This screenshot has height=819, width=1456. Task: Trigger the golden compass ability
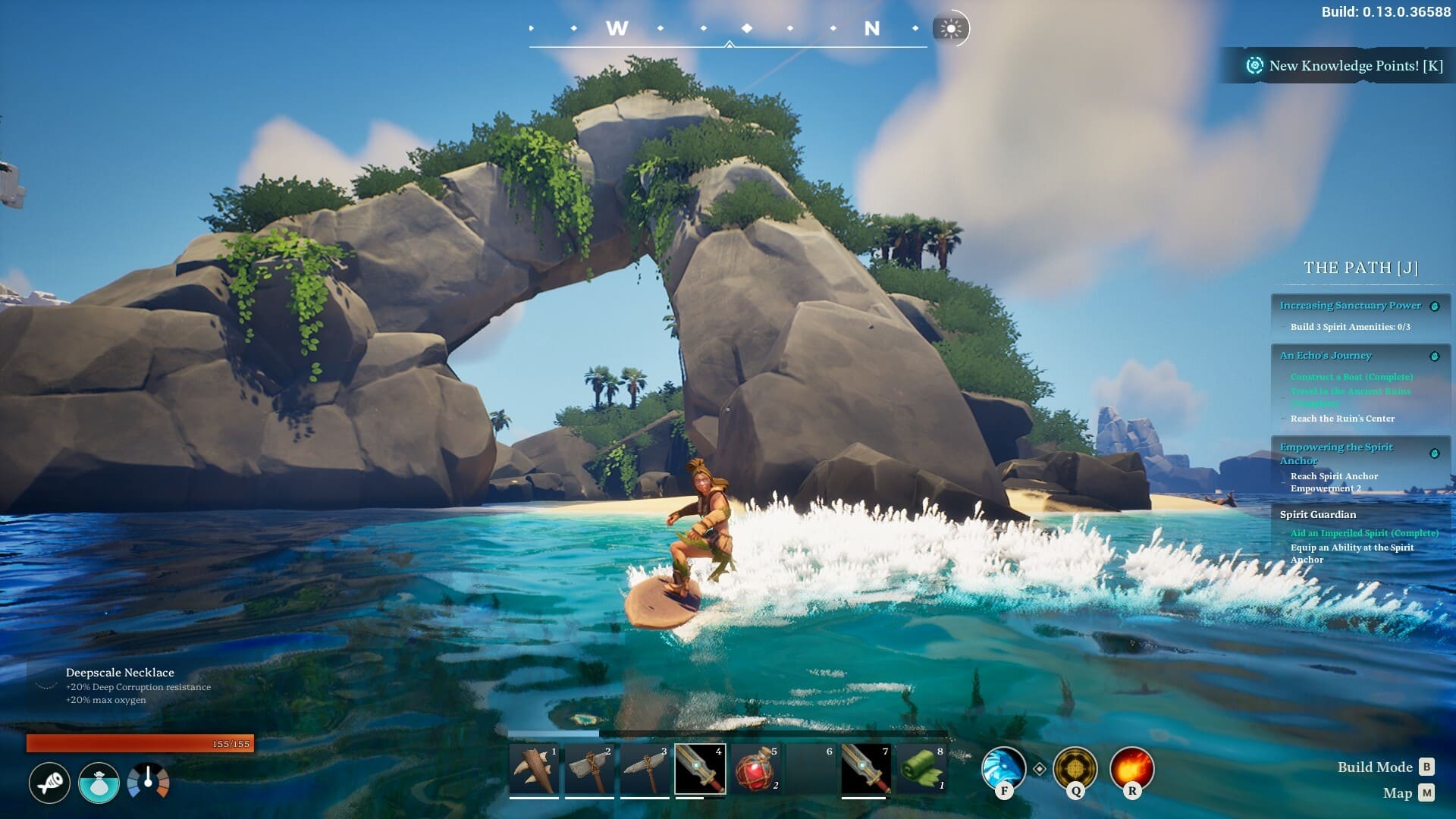tap(1075, 769)
